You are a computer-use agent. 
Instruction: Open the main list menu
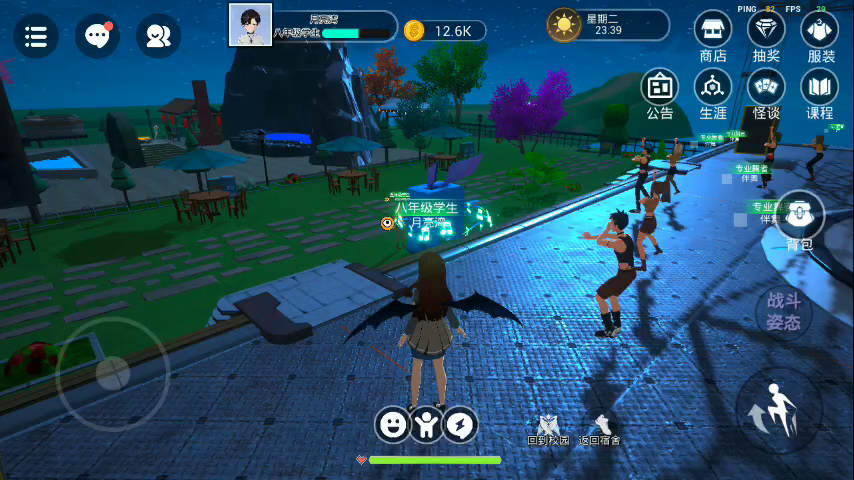coord(36,36)
